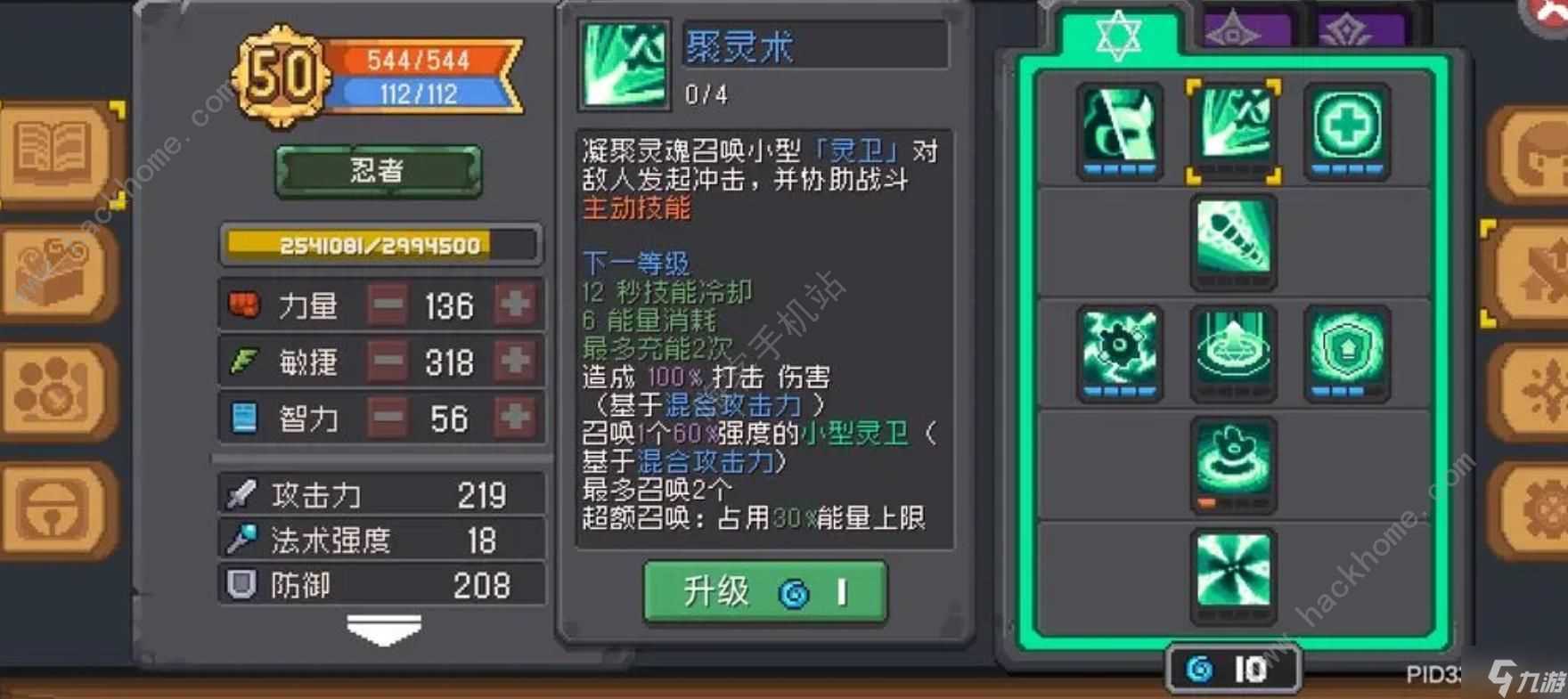Click the 升级 upgrade button
Image resolution: width=1568 pixels, height=699 pixels.
pyautogui.click(x=762, y=591)
